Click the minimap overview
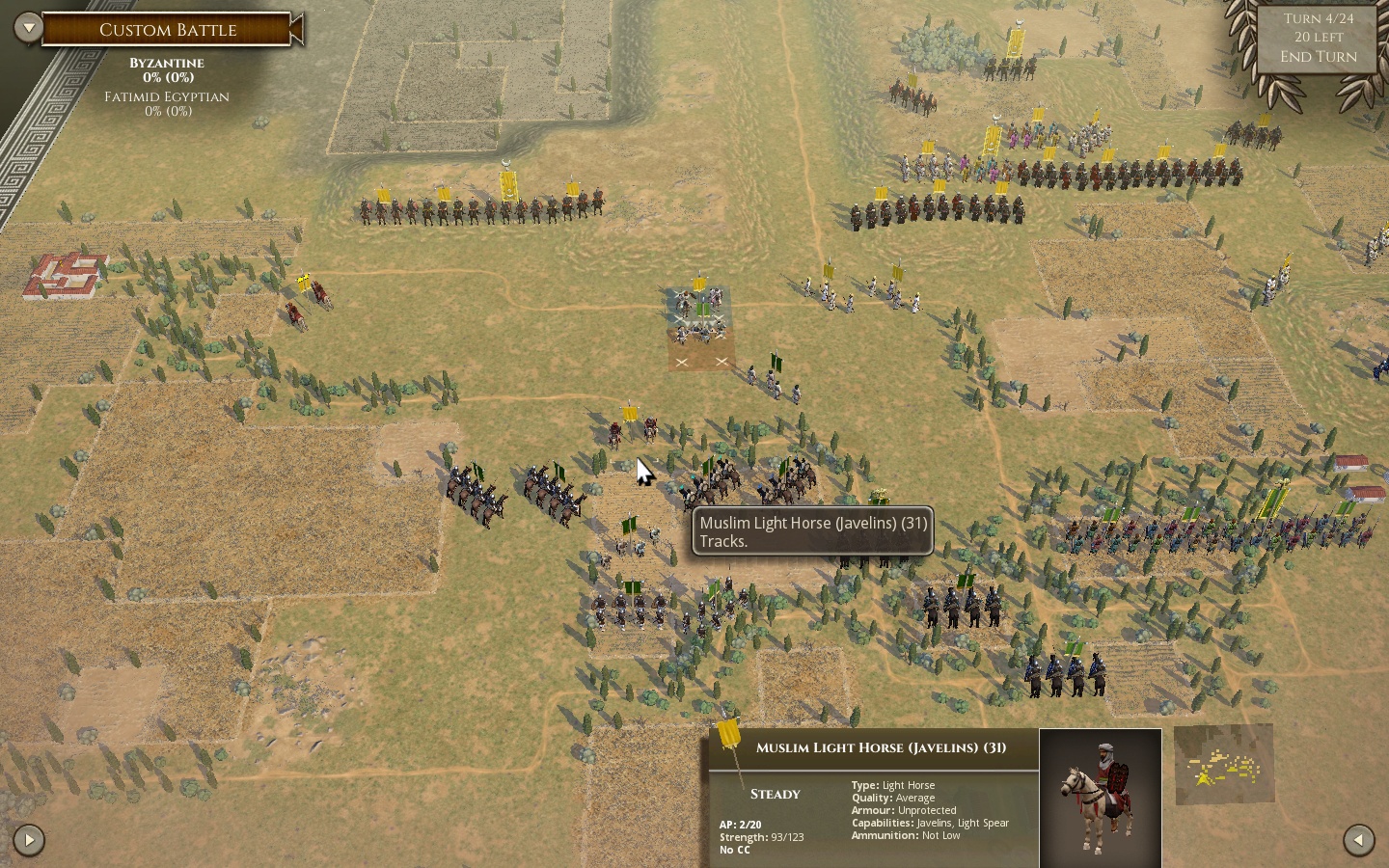1389x868 pixels. click(x=1224, y=765)
